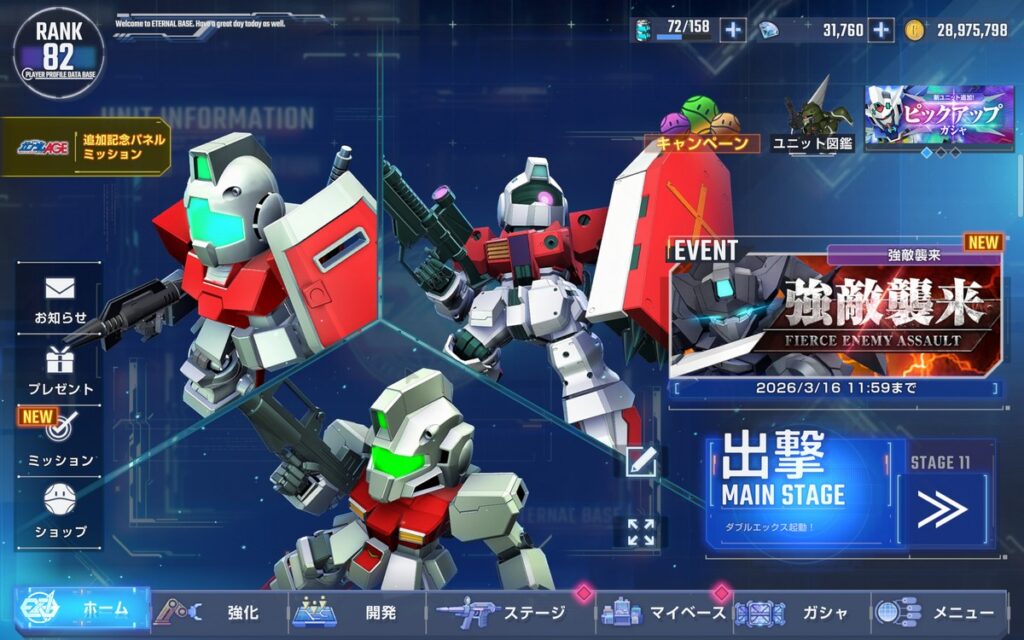Viewport: 1024px width, 640px height.
Task: Open the Rank 82 player profile badge
Action: click(x=58, y=52)
